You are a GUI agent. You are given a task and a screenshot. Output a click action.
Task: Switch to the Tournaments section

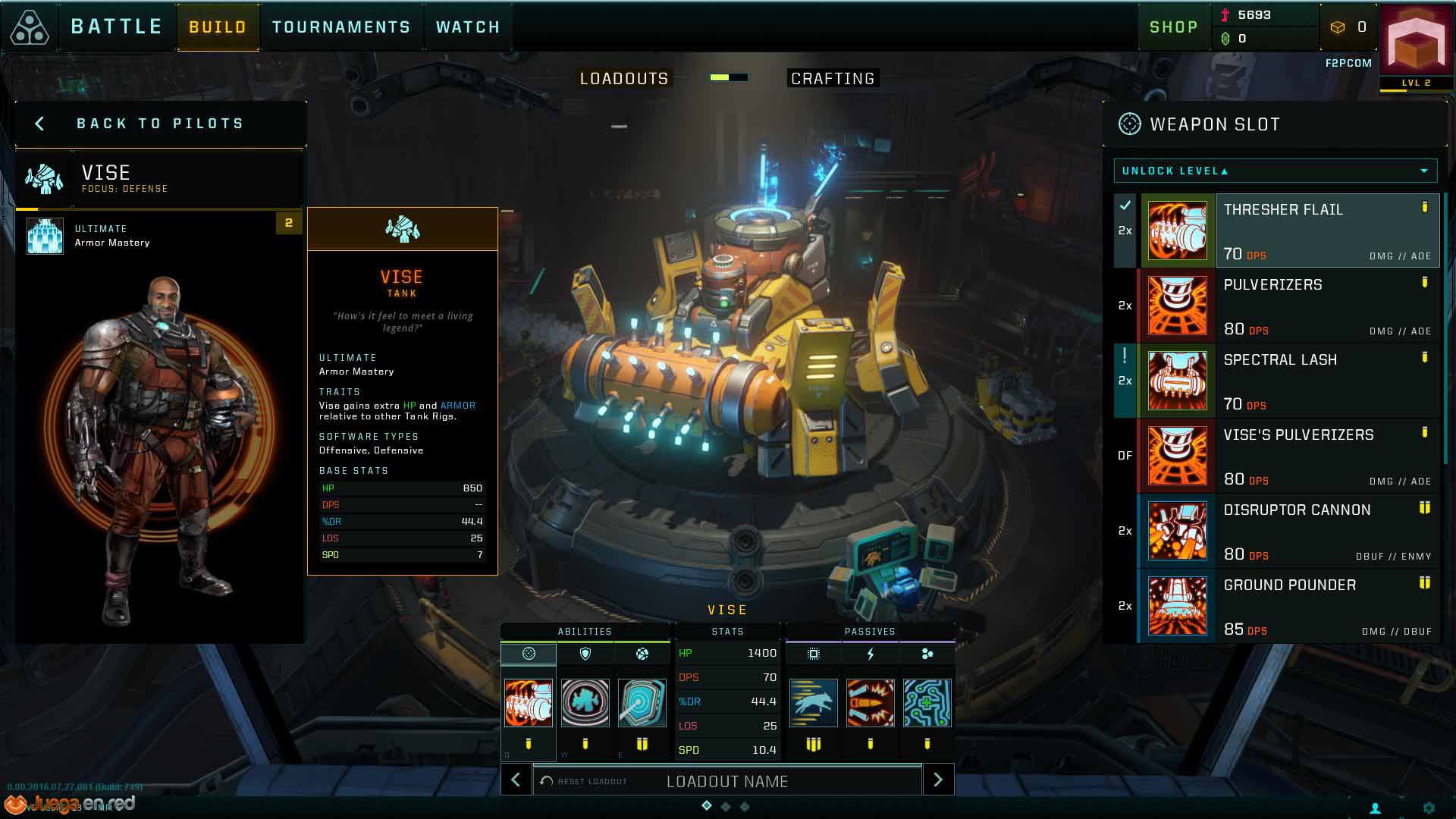[x=340, y=27]
